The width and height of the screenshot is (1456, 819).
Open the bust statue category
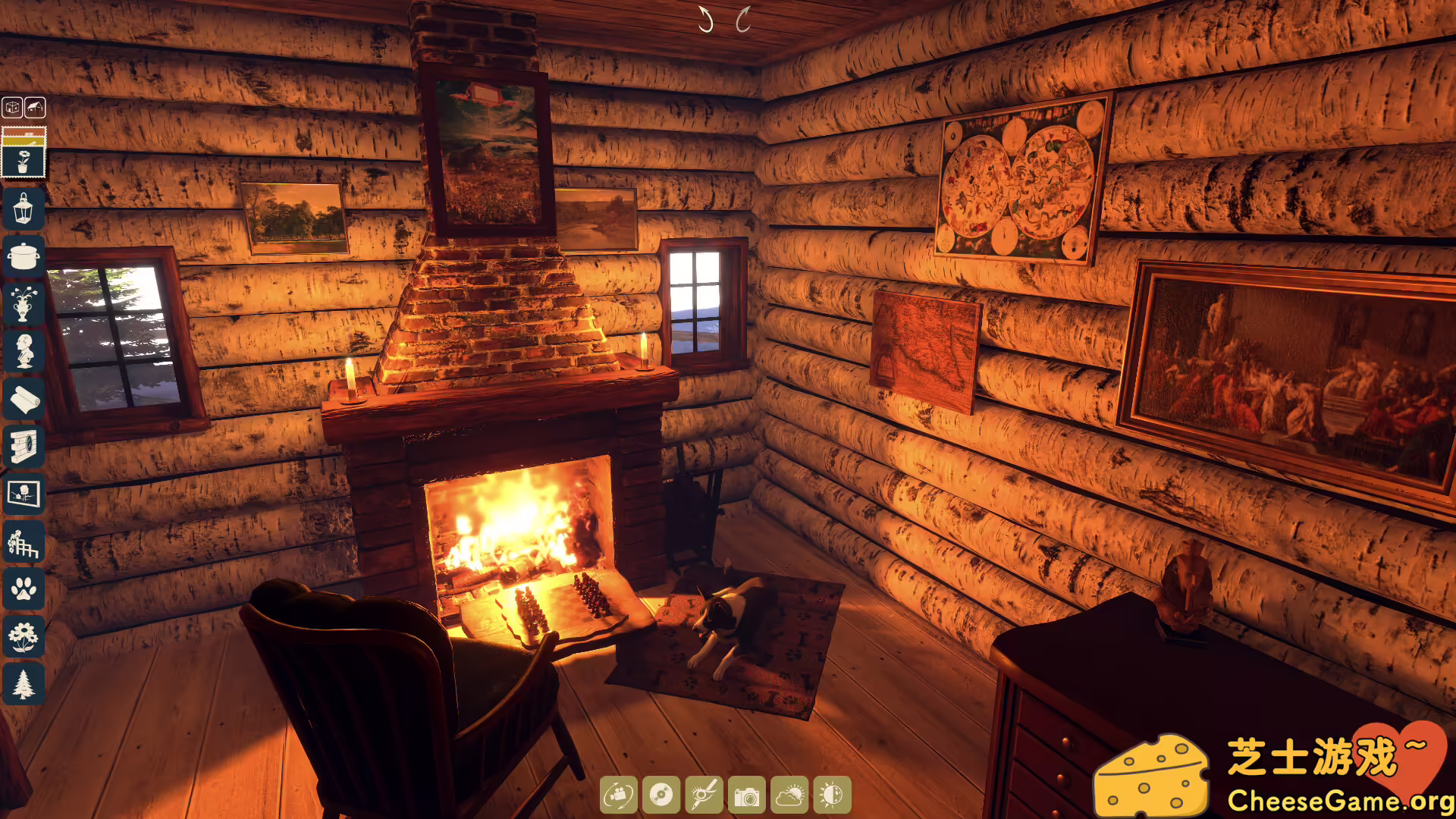pos(24,351)
